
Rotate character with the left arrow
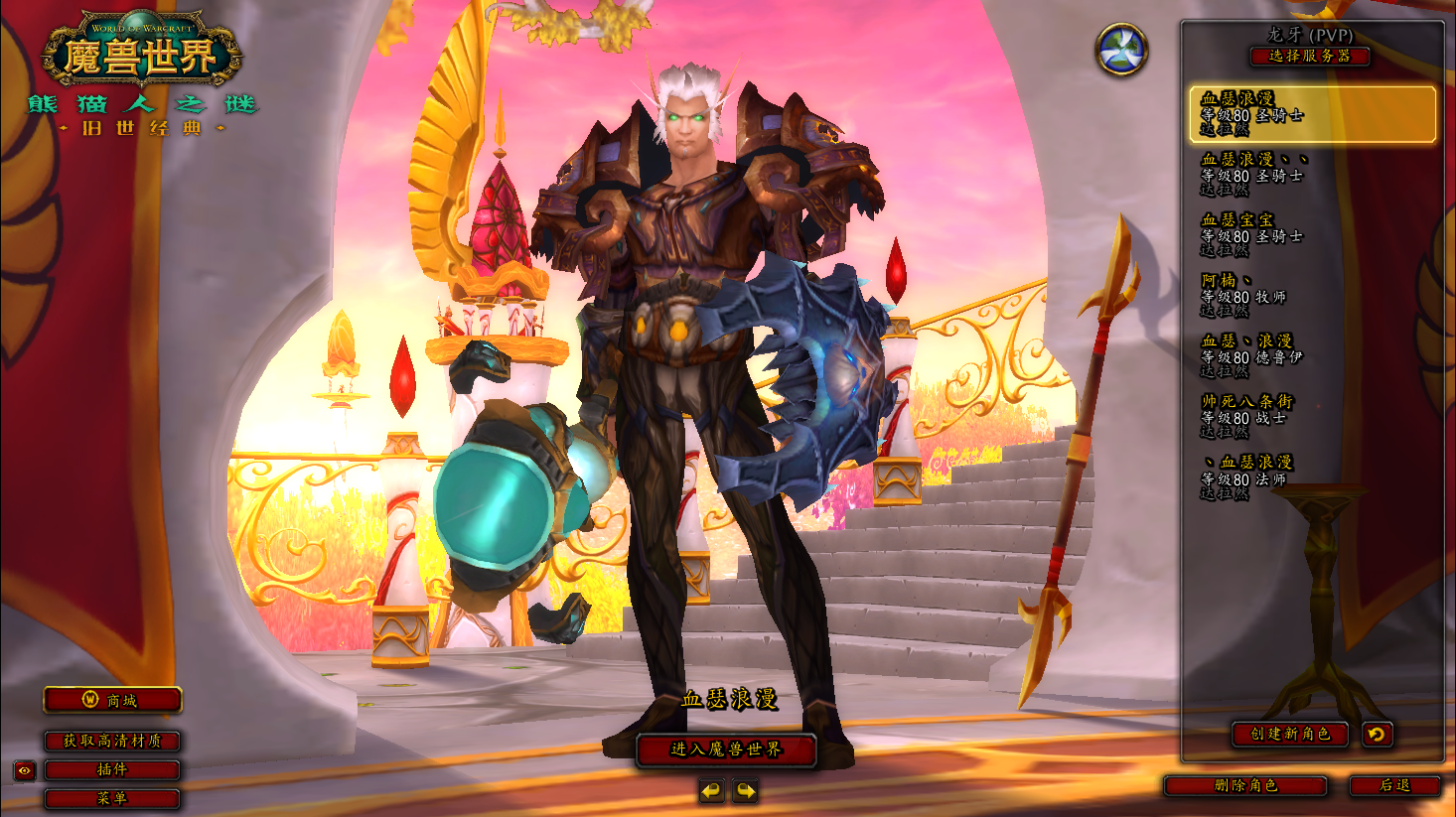(x=711, y=791)
